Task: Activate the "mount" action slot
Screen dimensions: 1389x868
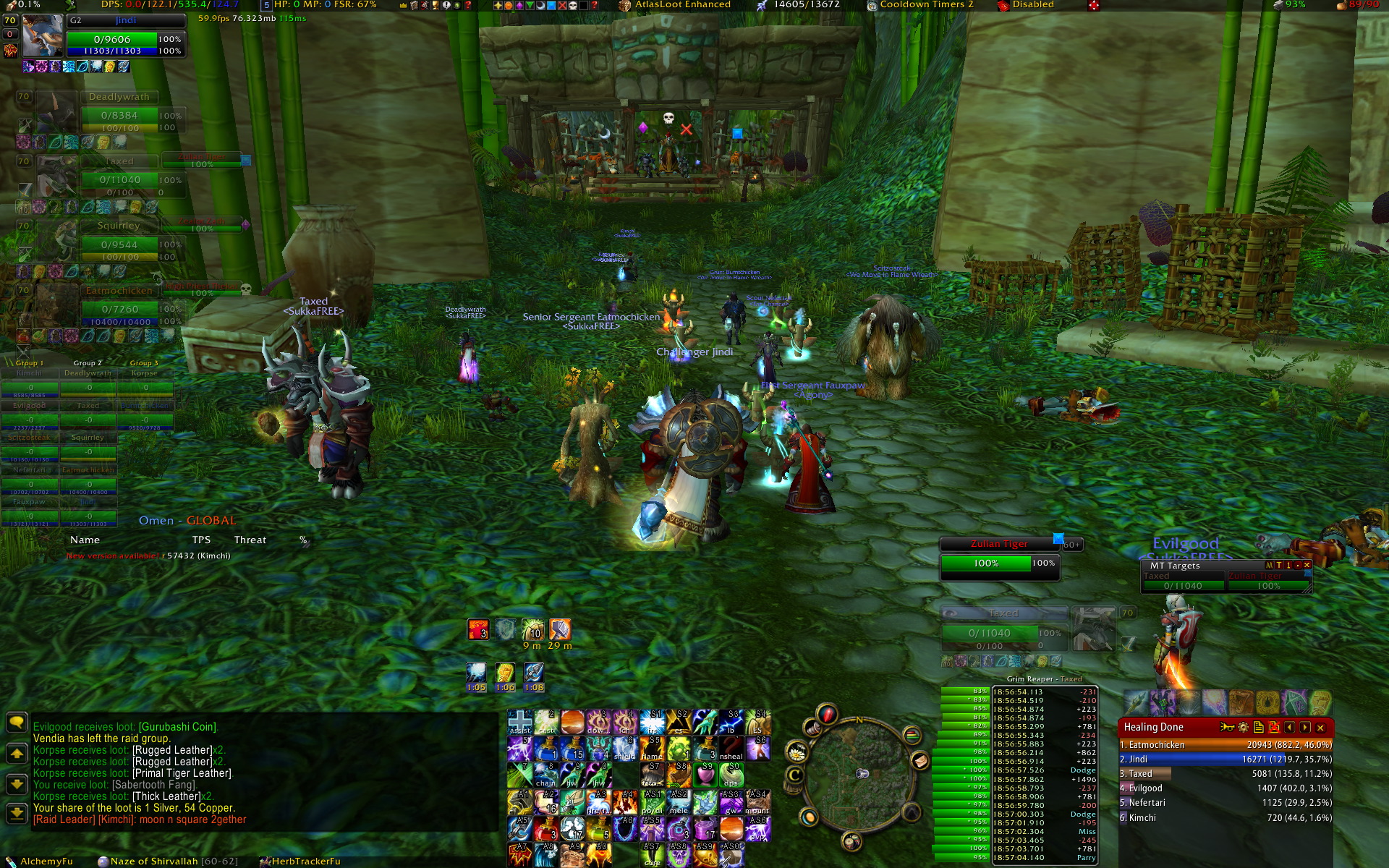Action: [757, 803]
